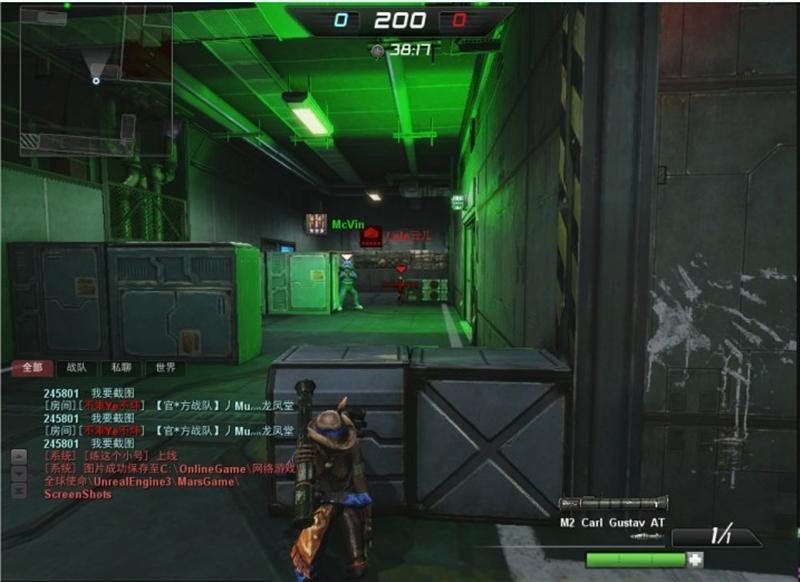Screen dimensions: 800x582
Task: Select the M2 Carl Gustav AT weapon icon
Action: [613, 504]
